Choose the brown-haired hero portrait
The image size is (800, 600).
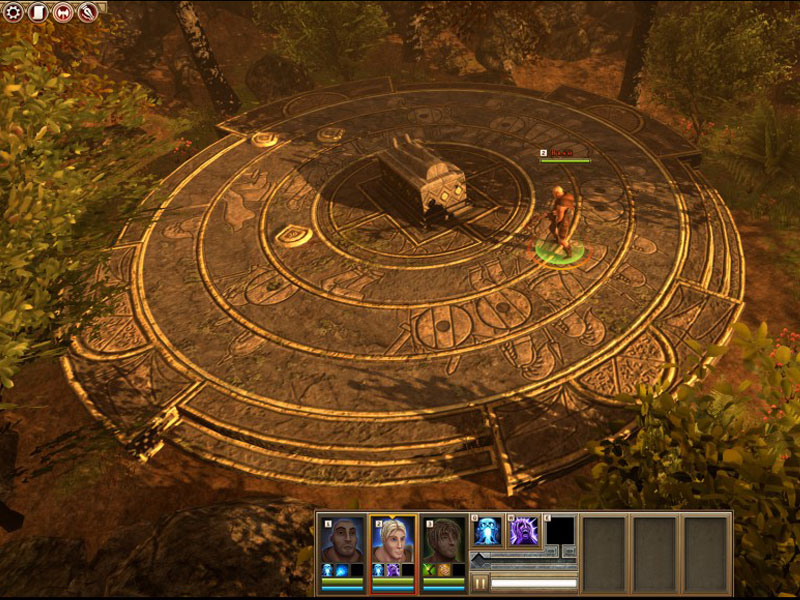pos(443,540)
